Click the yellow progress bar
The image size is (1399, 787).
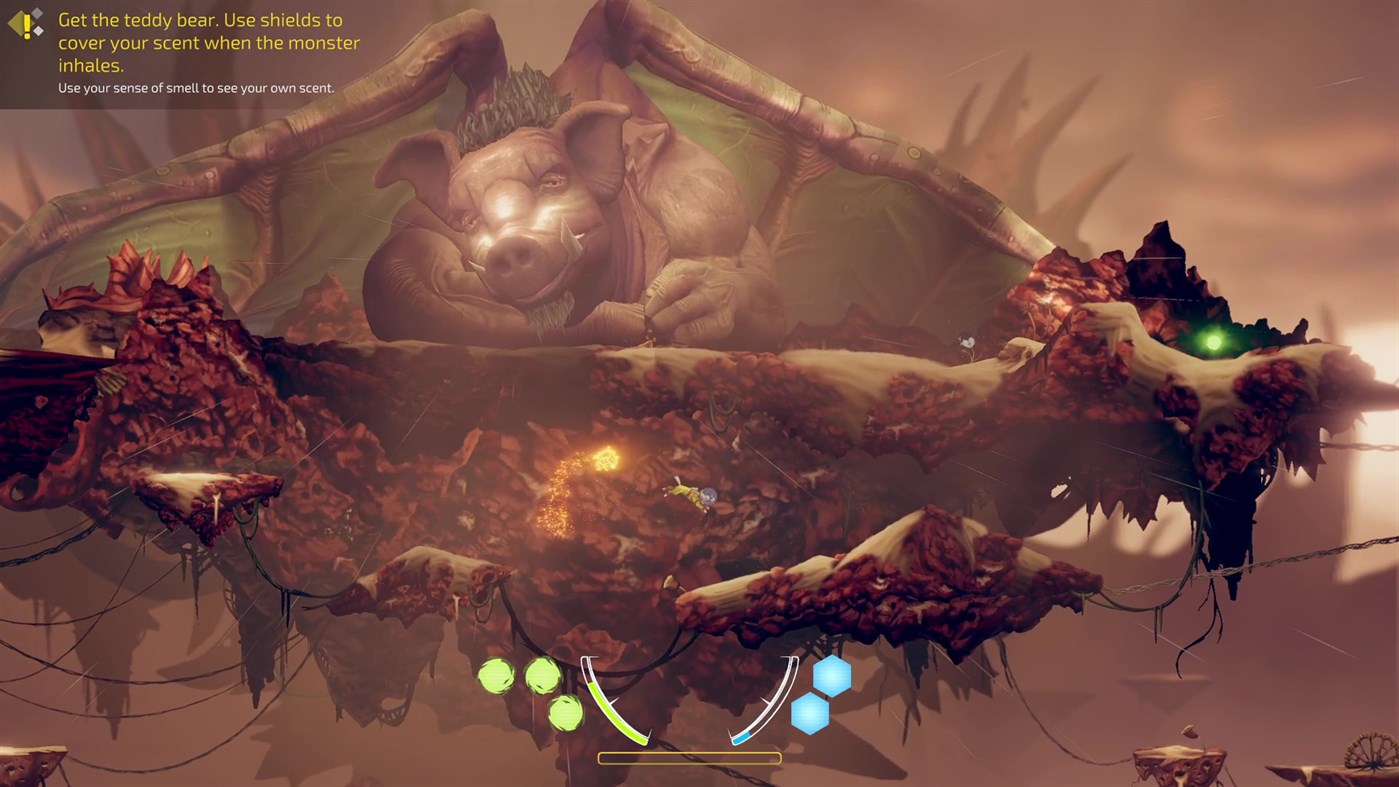click(x=689, y=757)
